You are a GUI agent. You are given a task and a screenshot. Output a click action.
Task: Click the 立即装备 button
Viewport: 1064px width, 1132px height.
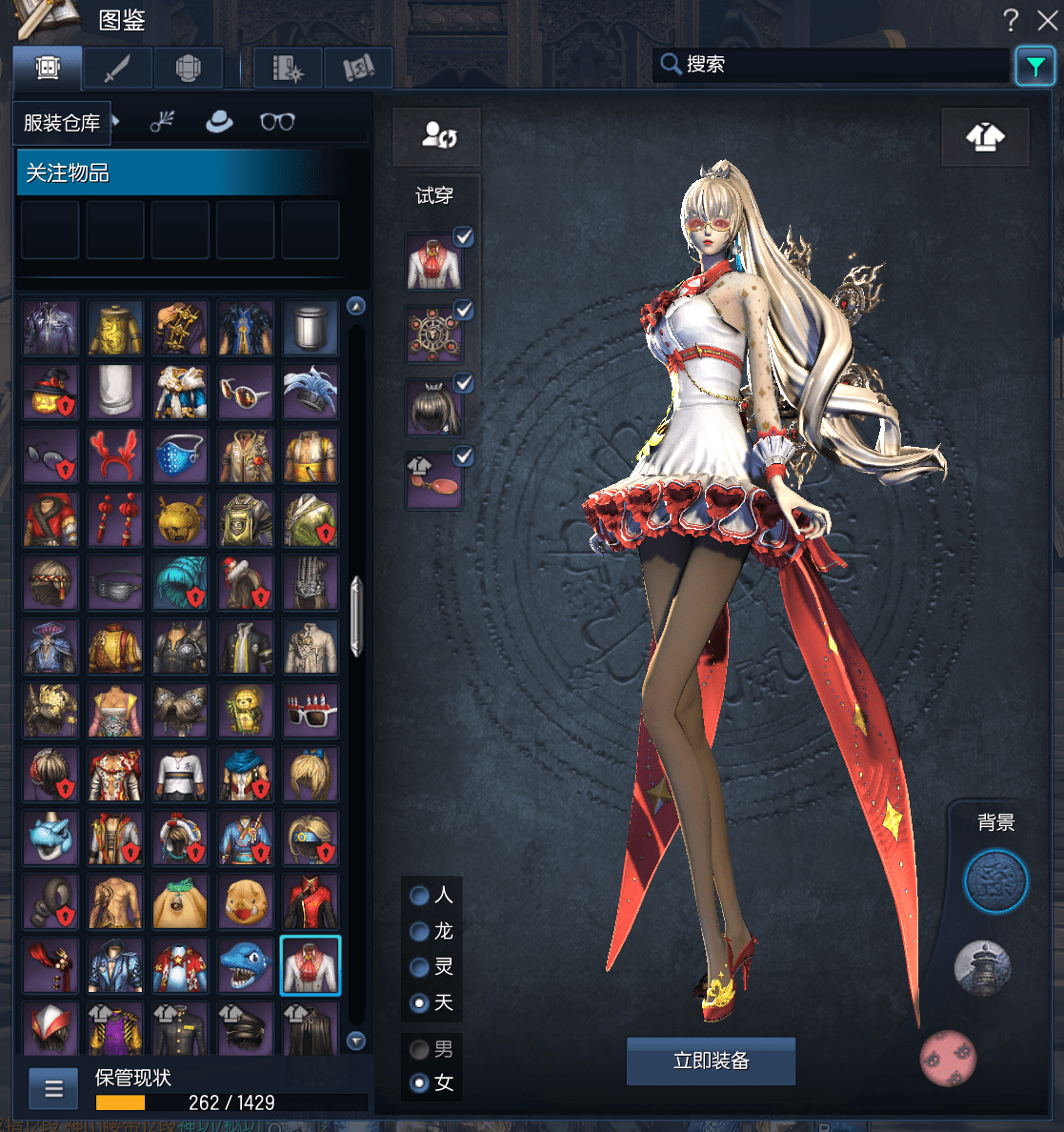point(711,1061)
